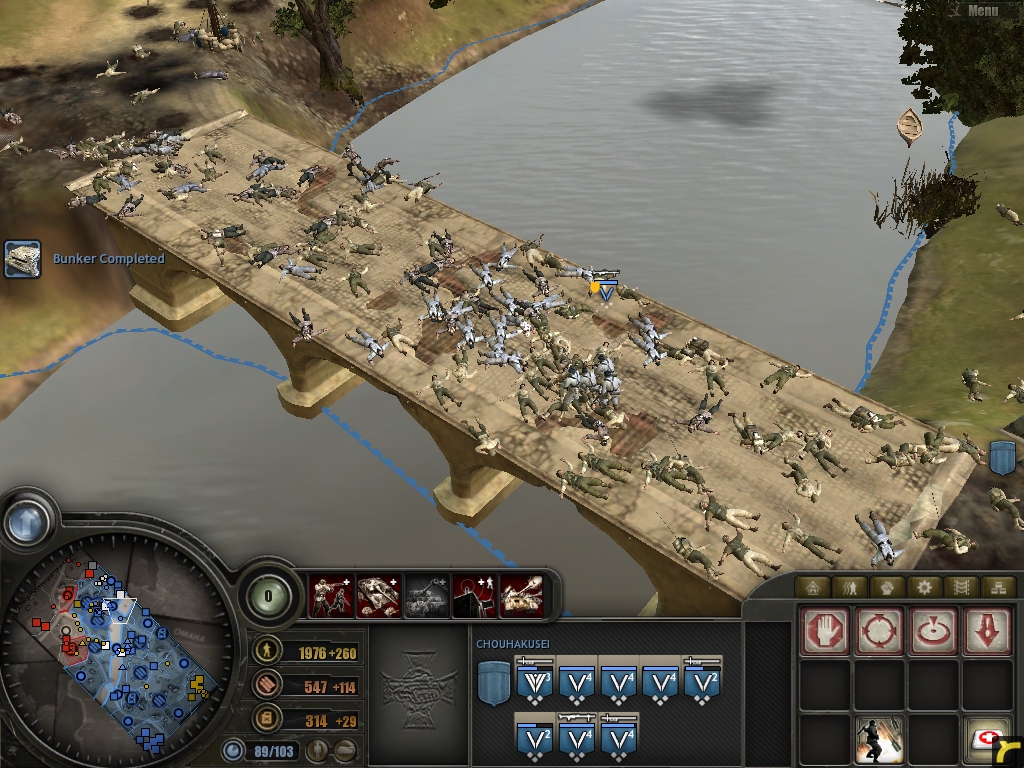1024x768 pixels.
Task: Choose the ground-target ring command button
Action: pos(933,632)
